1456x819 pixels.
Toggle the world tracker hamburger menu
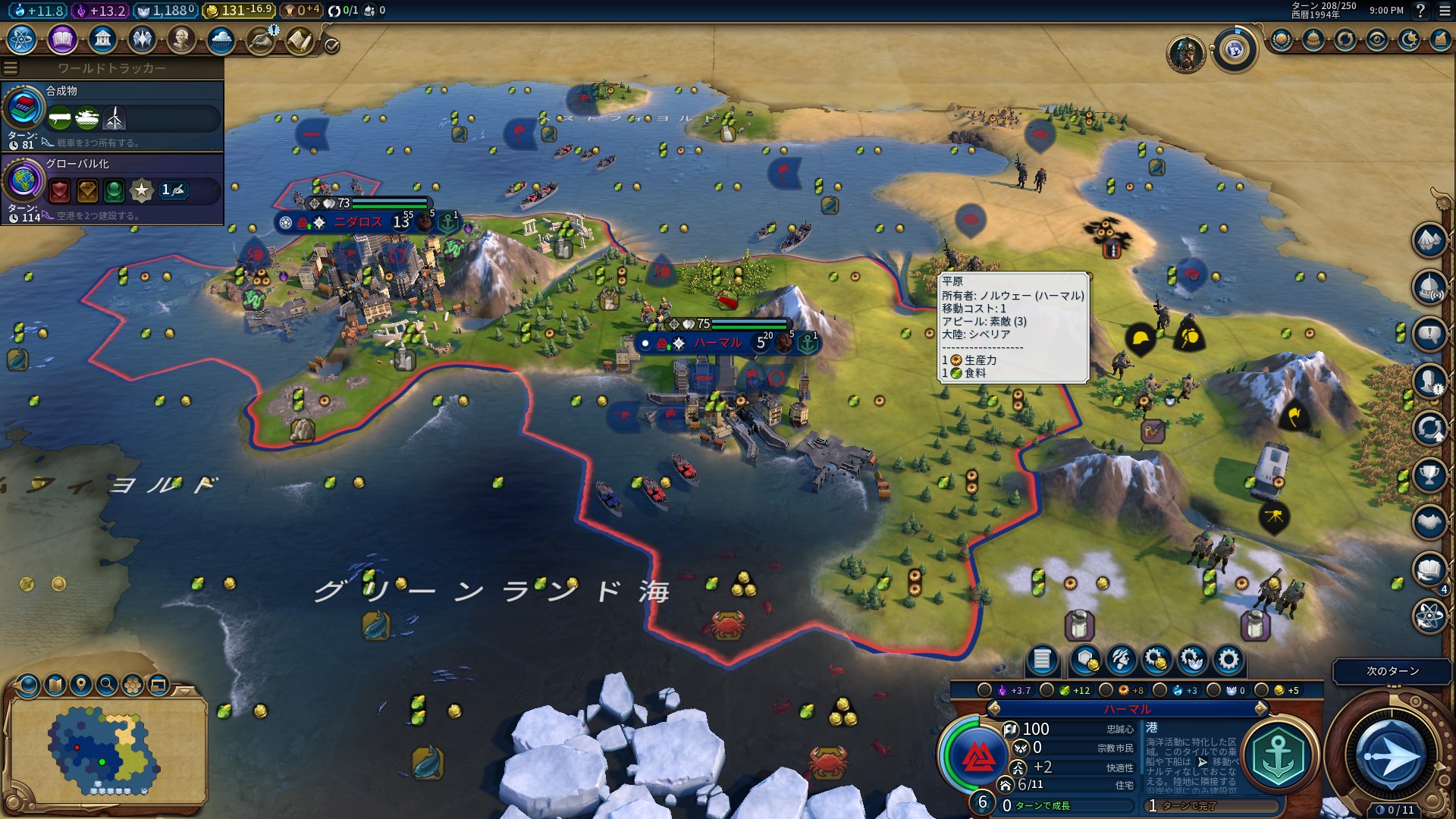tap(11, 68)
